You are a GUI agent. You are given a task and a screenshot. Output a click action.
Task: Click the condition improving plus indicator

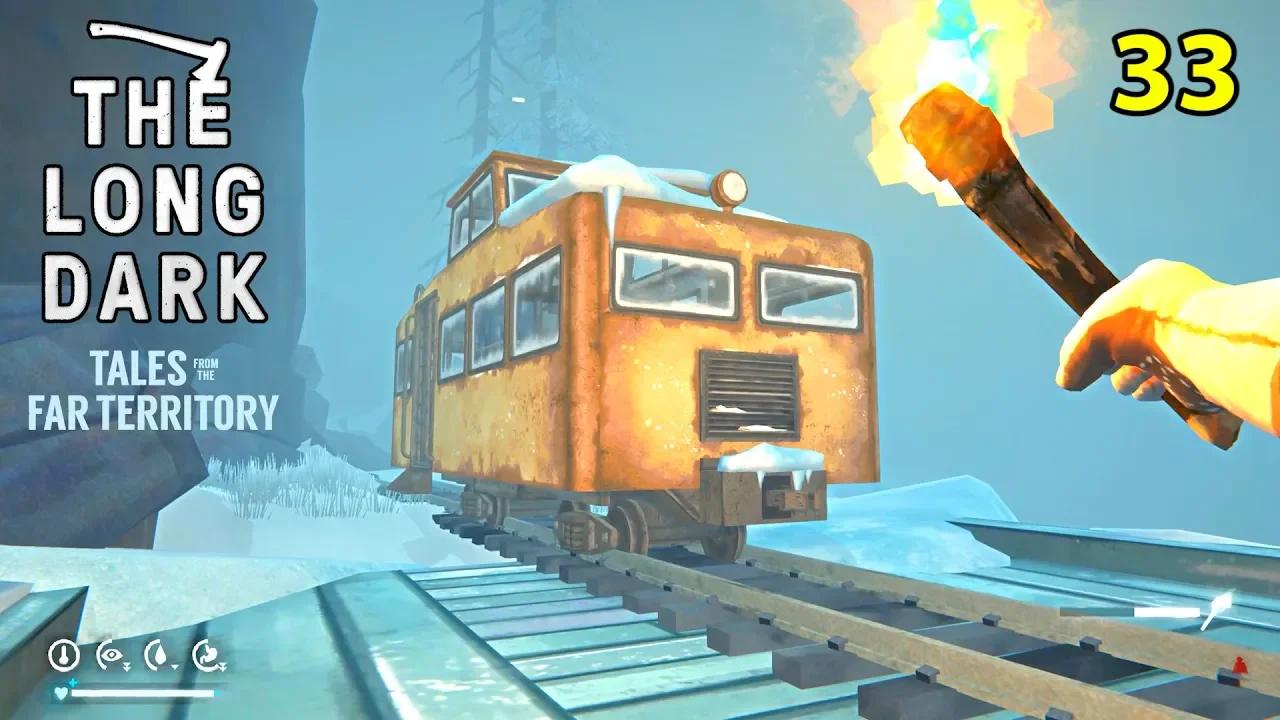[x=72, y=681]
